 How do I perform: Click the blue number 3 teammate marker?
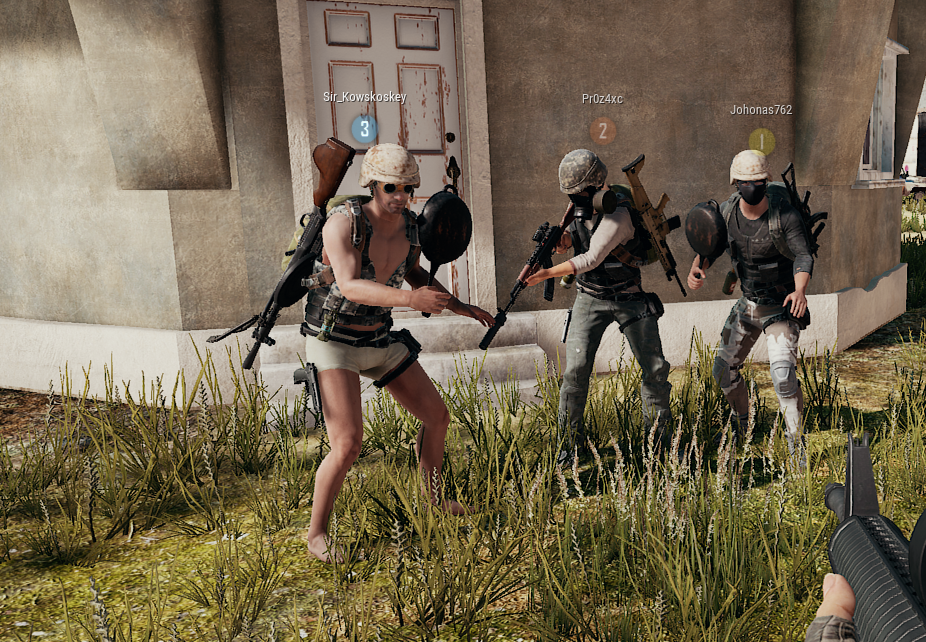[364, 128]
